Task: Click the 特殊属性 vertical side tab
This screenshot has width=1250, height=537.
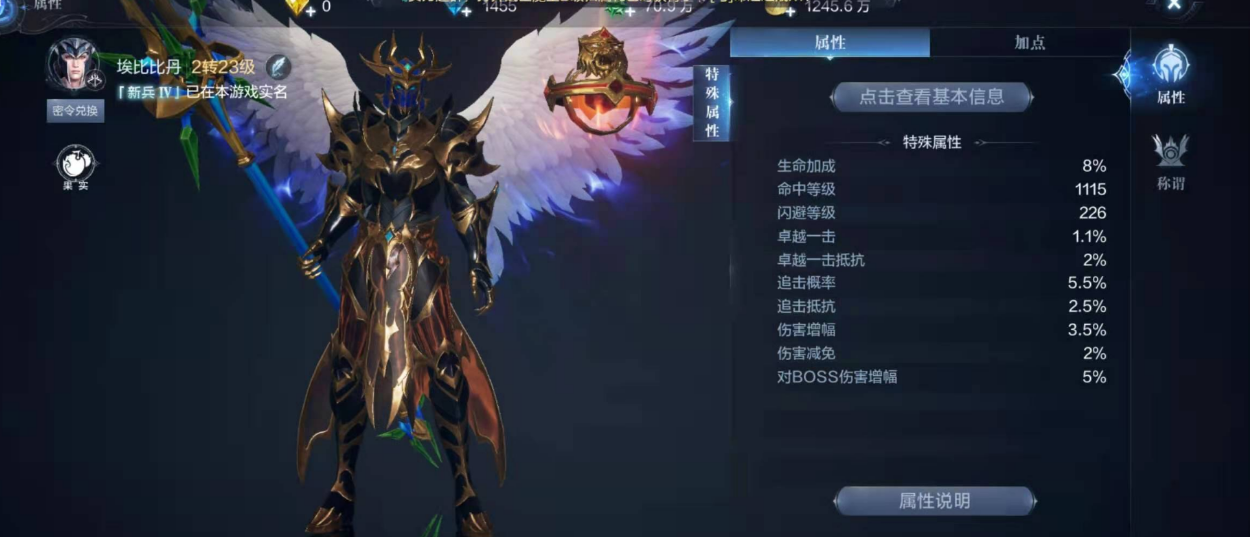Action: (711, 103)
